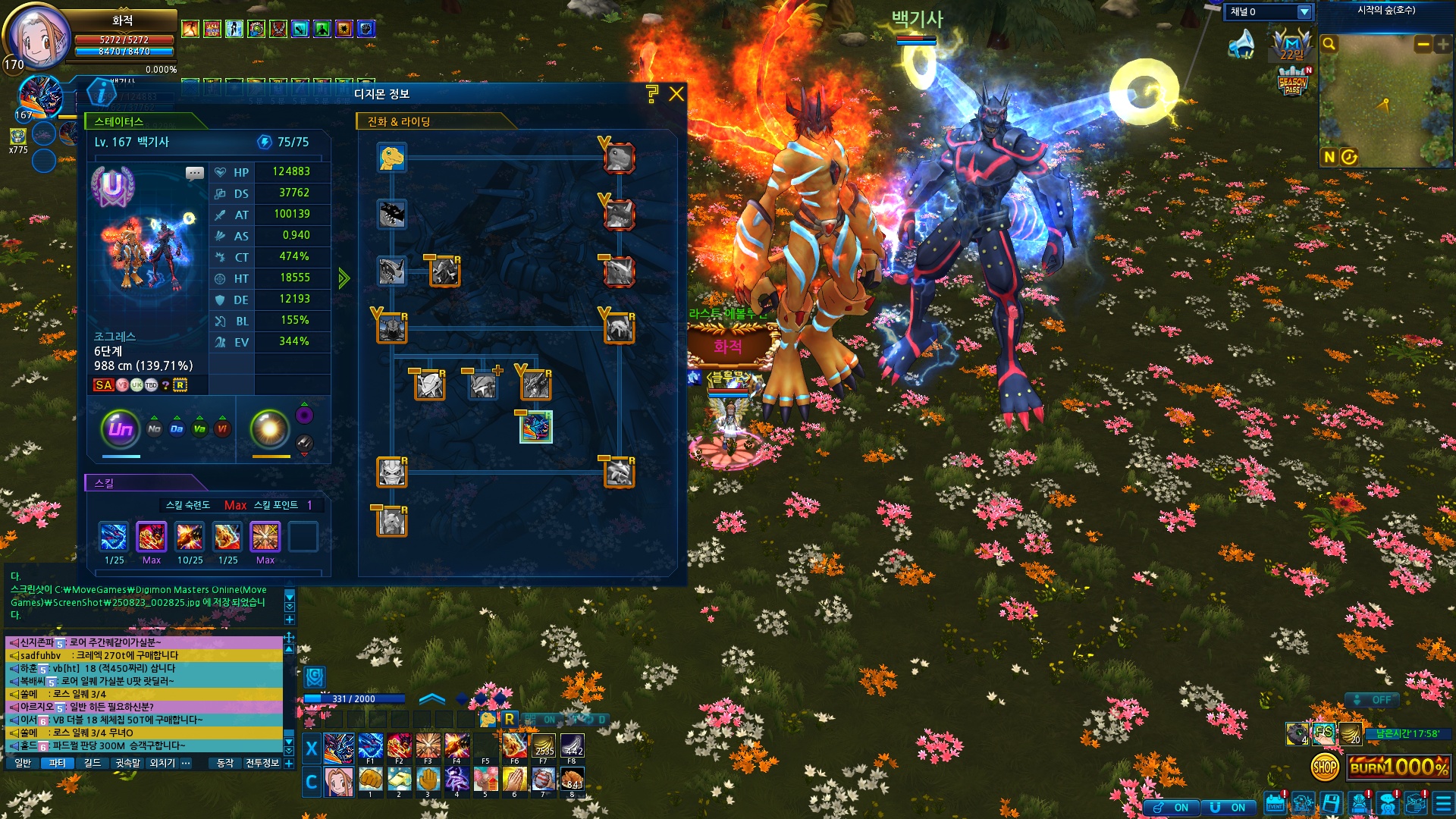Screen dimensions: 1456x819
Task: Switch chat to the 길드 tab
Action: coord(92,763)
